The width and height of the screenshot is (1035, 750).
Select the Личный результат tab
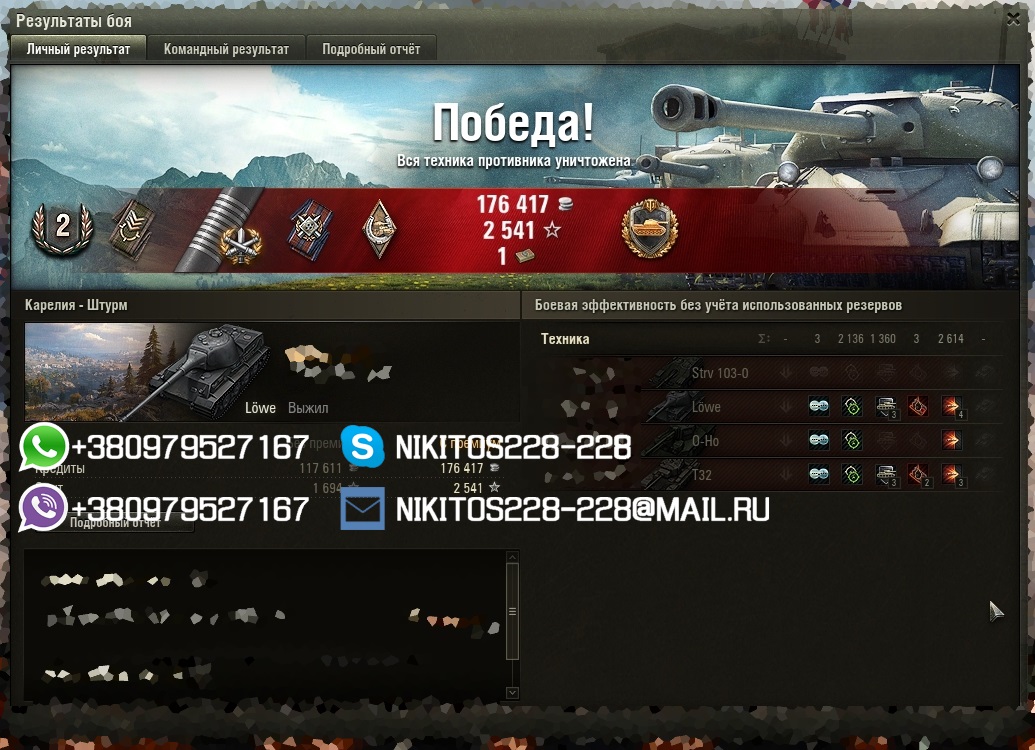78,49
